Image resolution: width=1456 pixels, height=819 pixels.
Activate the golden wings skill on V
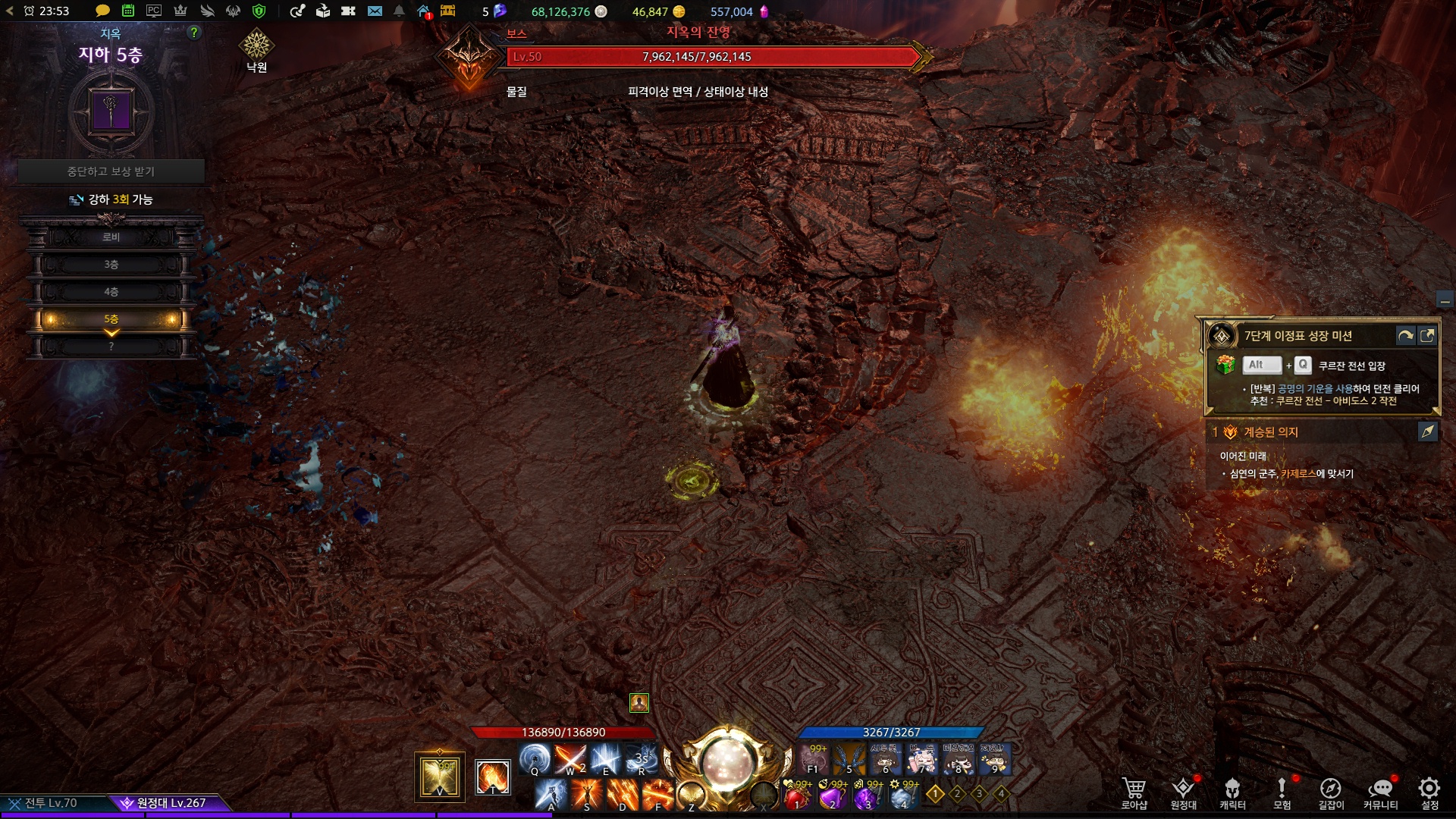coord(440,777)
